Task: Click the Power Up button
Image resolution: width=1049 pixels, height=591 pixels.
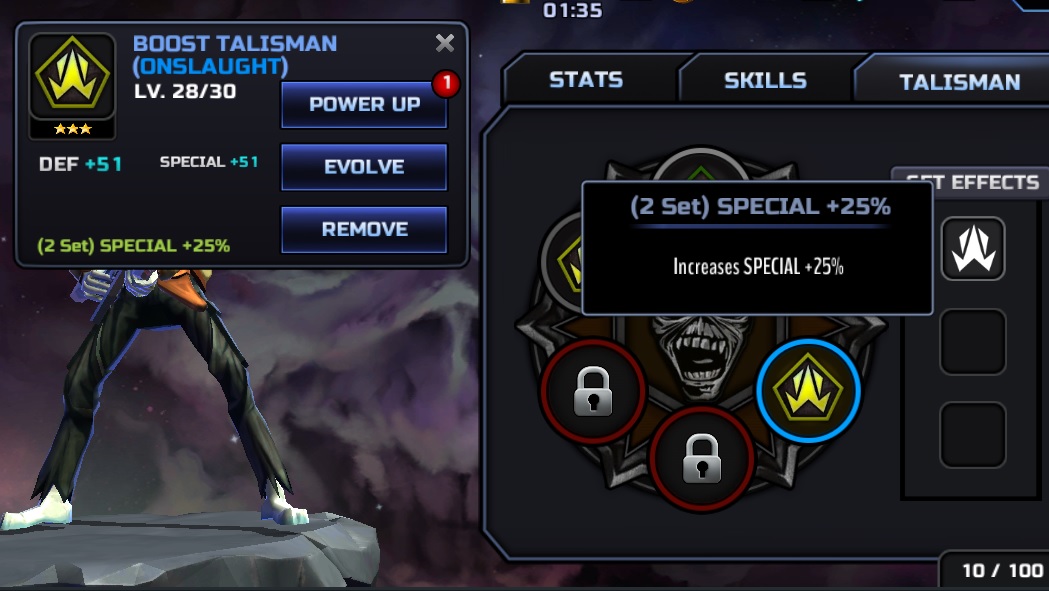Action: (363, 105)
